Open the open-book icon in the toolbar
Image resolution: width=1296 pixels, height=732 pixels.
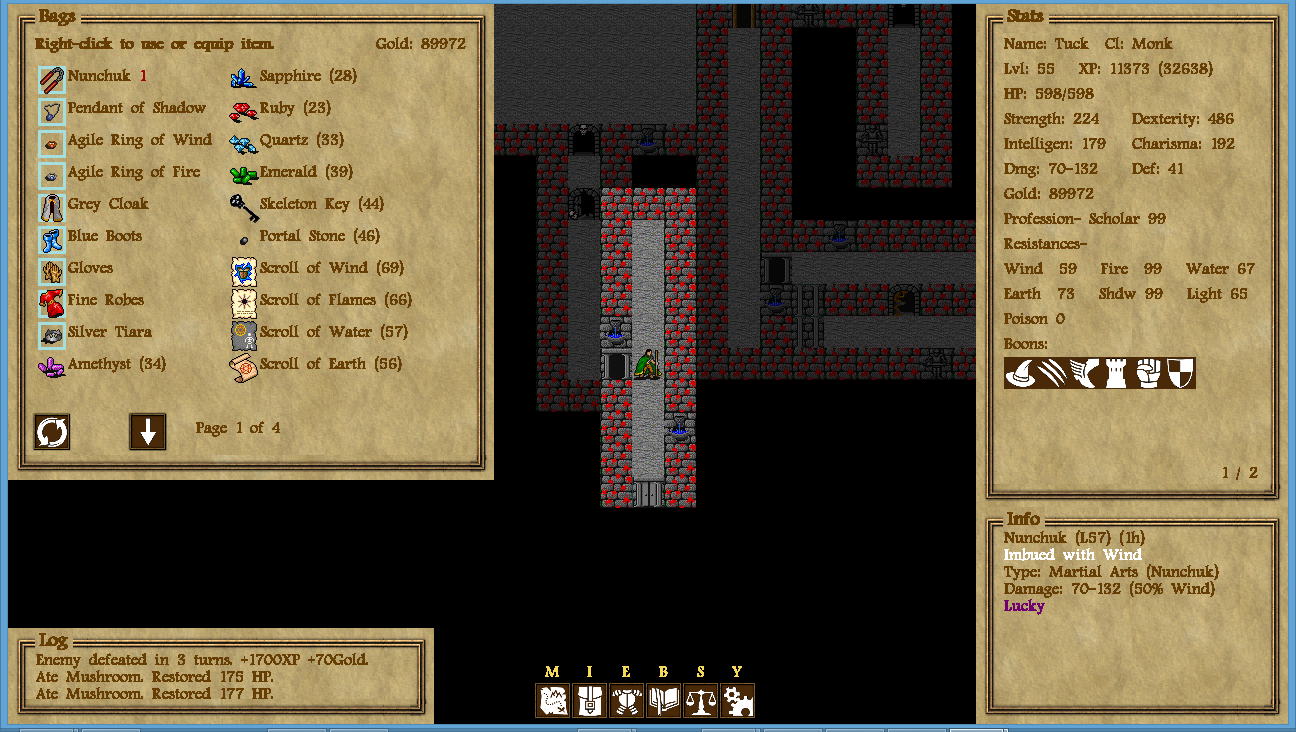(664, 700)
